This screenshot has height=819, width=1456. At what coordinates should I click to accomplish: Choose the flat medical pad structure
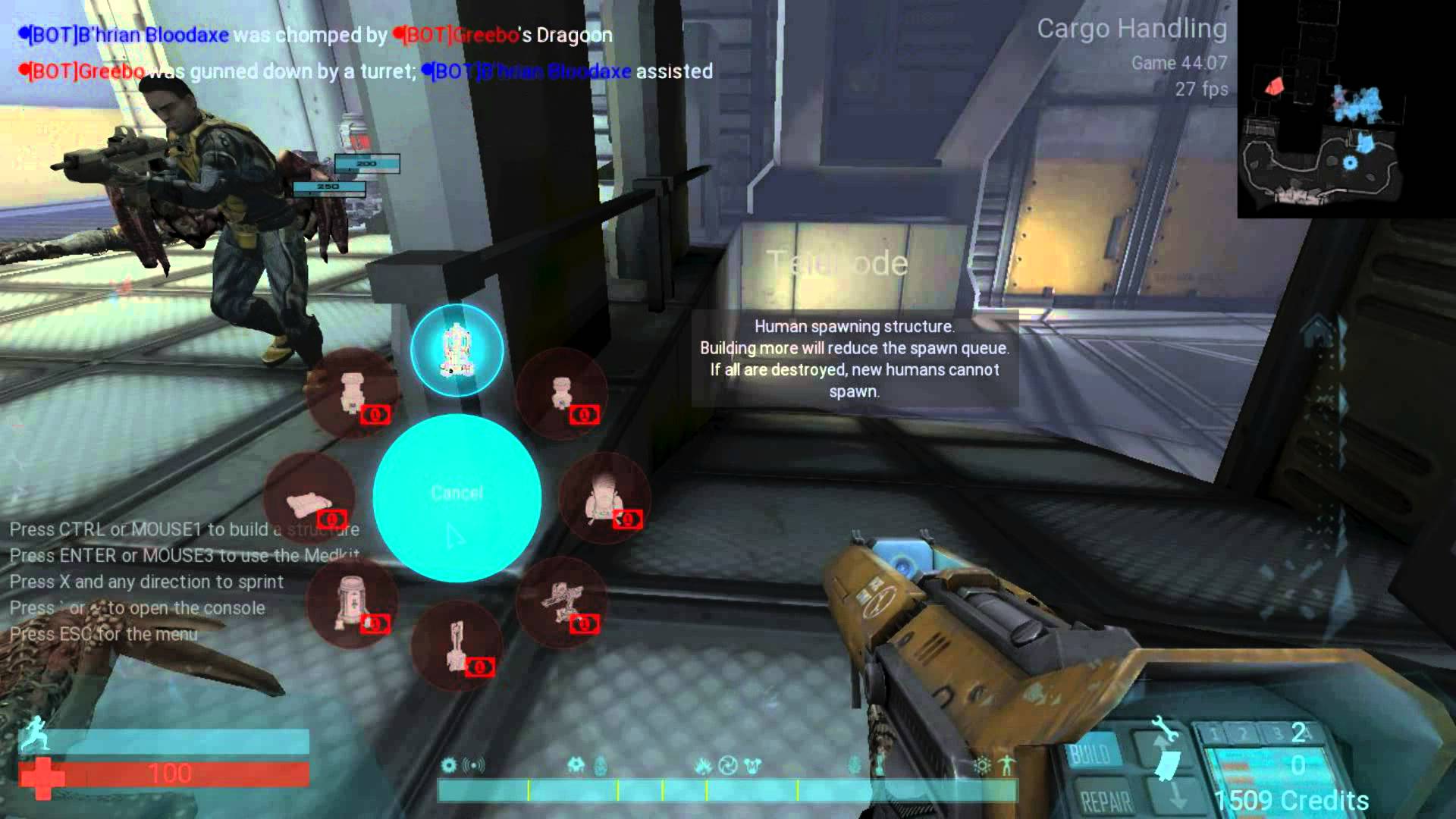point(309,499)
